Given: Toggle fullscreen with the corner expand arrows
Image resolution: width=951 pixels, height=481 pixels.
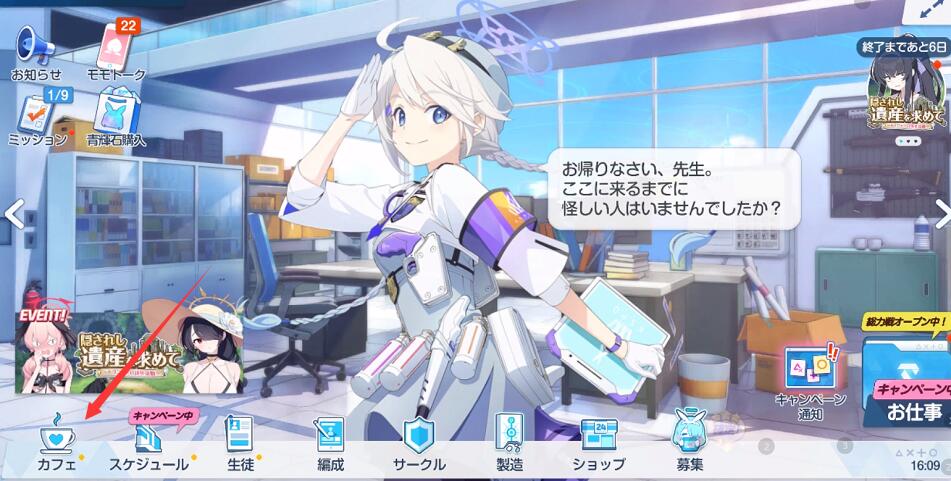Looking at the screenshot, I should (x=935, y=10).
